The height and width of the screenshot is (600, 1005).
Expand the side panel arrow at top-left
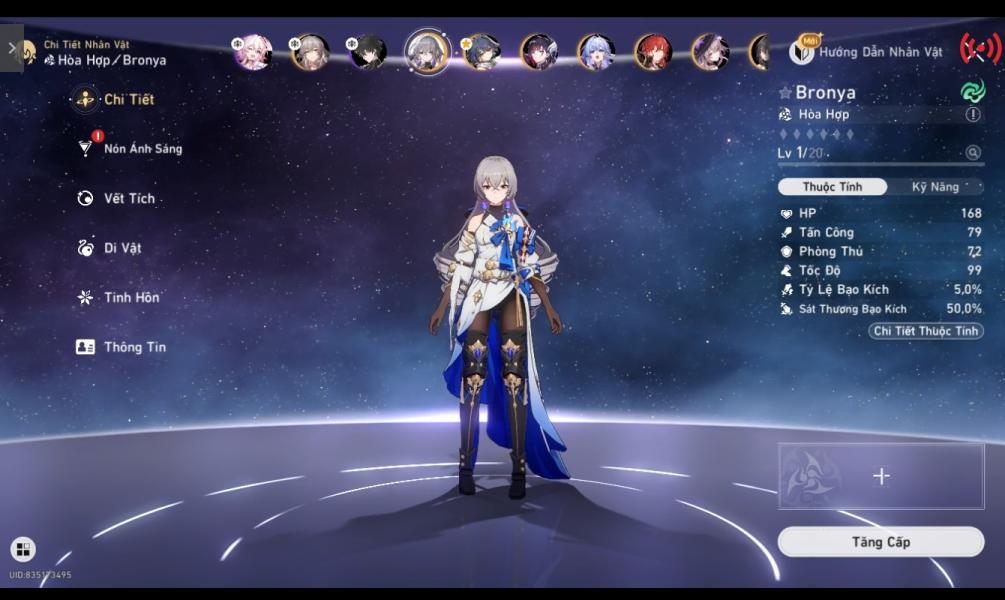12,47
